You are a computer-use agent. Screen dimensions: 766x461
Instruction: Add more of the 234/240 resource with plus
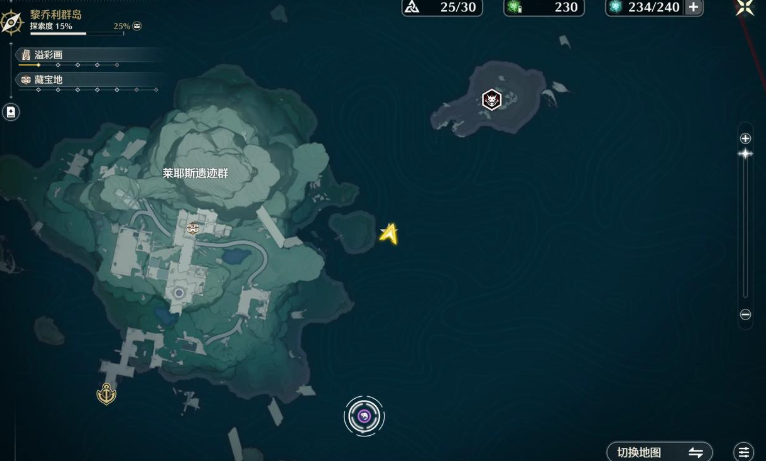pos(693,7)
